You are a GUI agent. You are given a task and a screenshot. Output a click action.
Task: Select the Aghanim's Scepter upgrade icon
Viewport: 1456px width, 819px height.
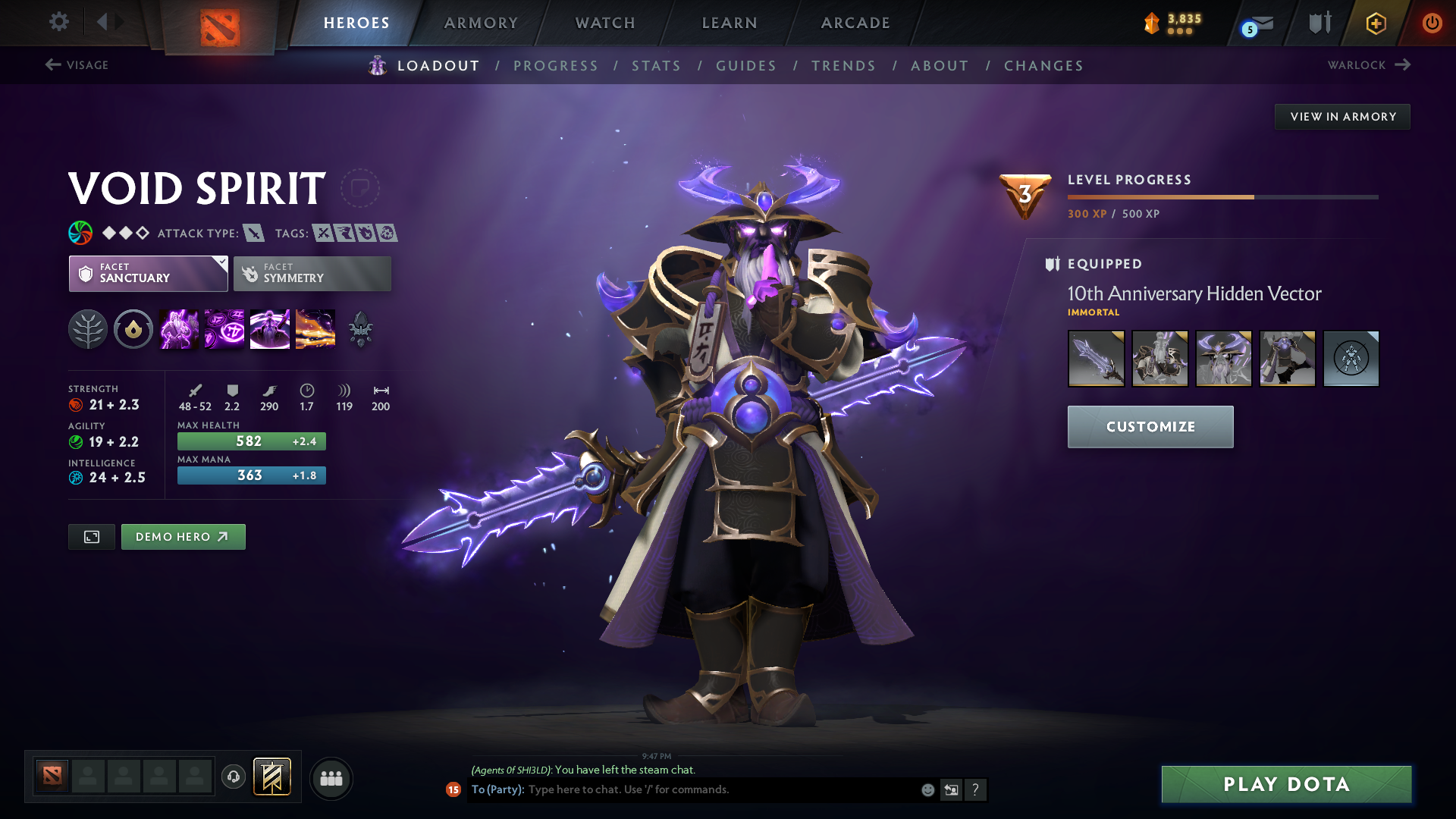tap(360, 328)
